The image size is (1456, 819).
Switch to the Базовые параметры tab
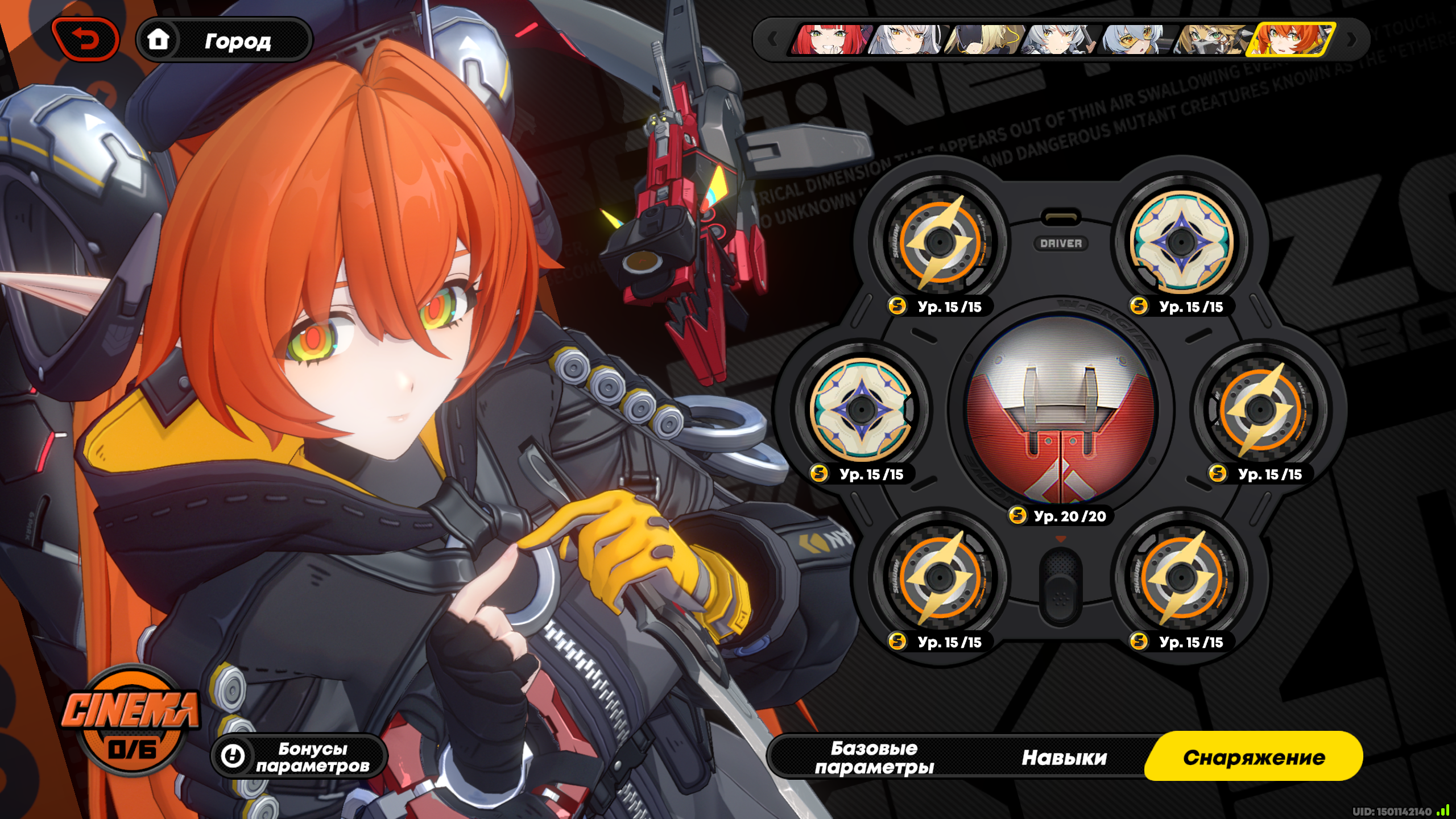pyautogui.click(x=874, y=757)
